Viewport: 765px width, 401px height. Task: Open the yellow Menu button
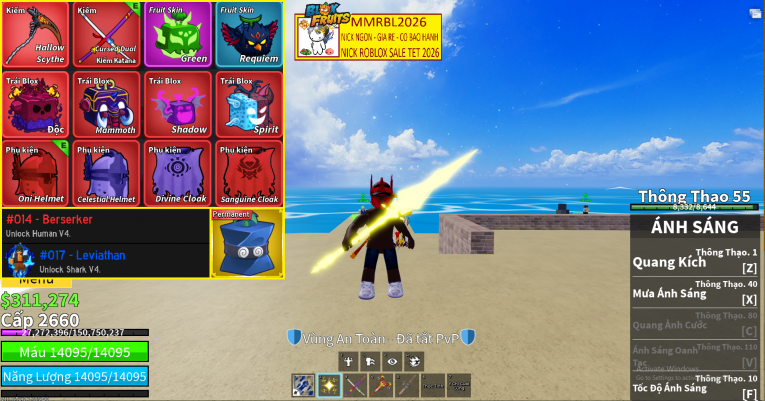[x=36, y=283]
